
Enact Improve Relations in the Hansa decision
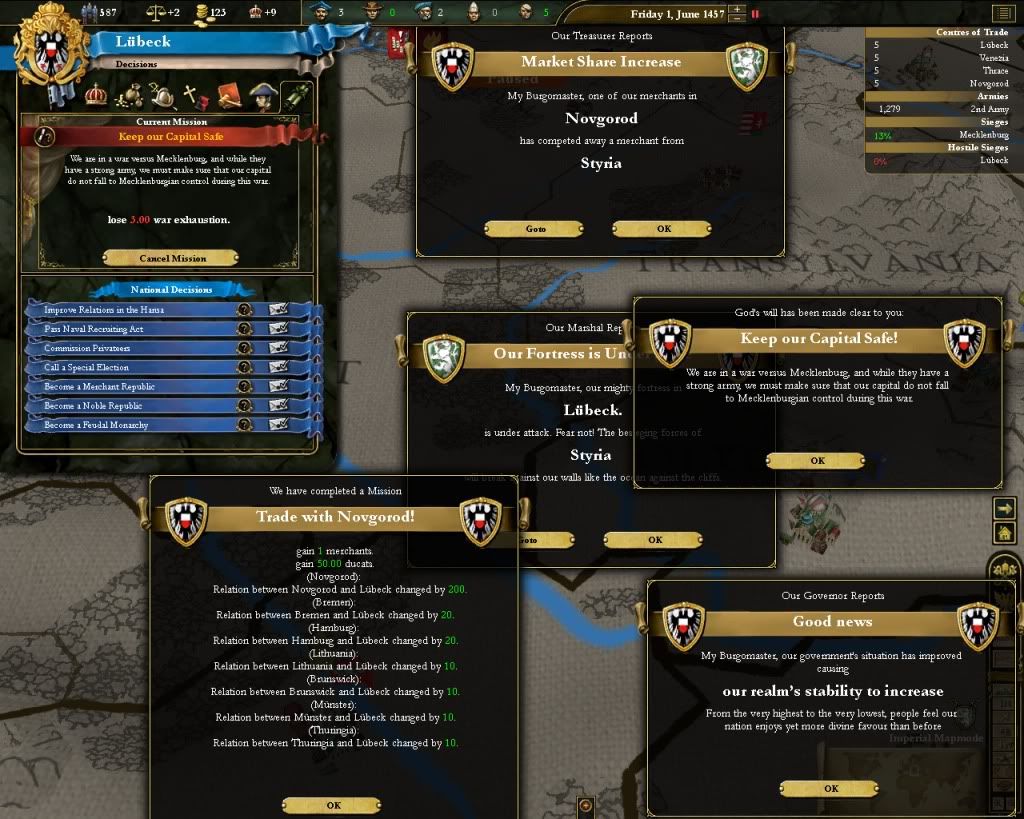point(278,310)
